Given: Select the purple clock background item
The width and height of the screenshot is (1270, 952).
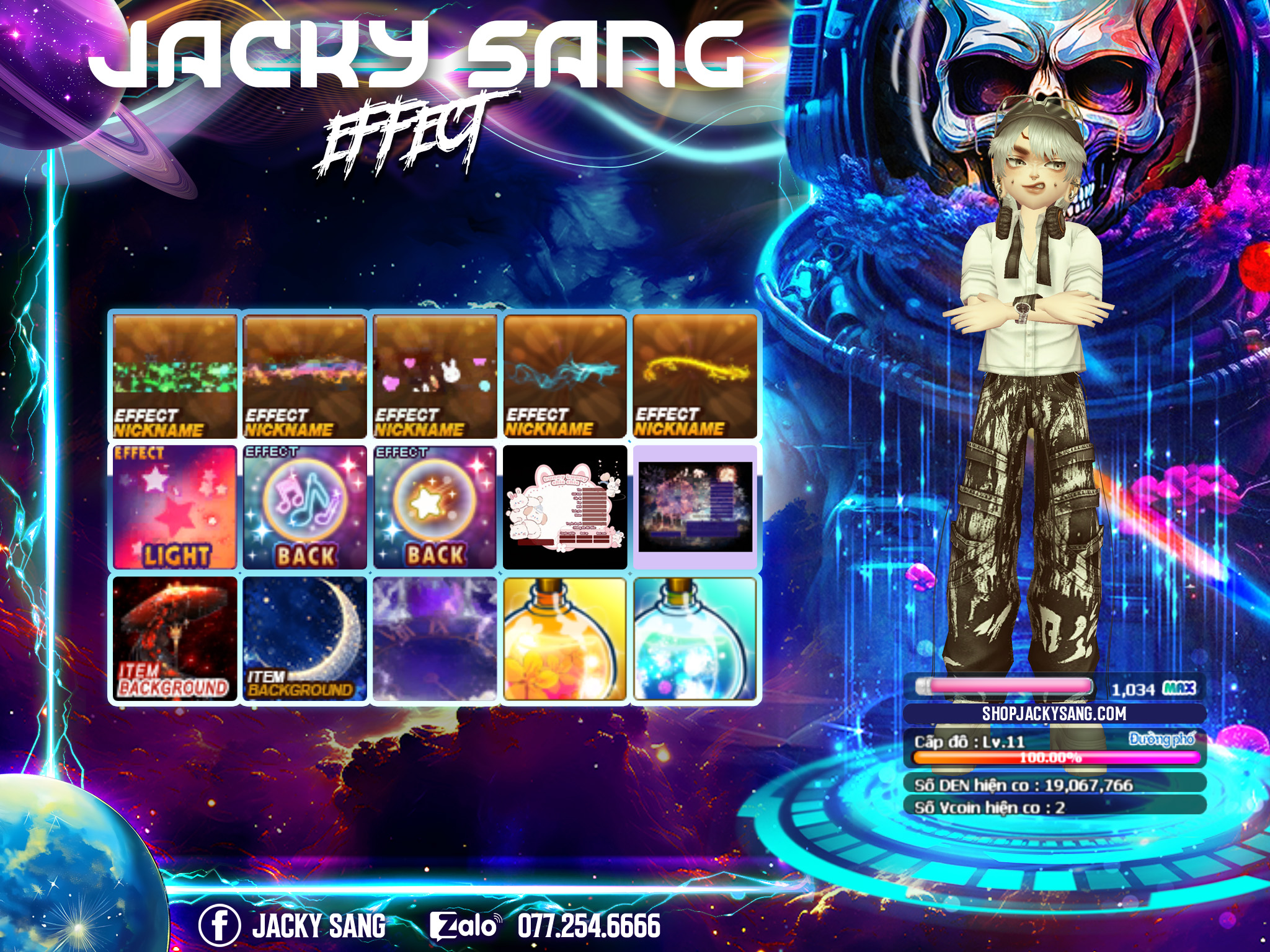Looking at the screenshot, I should click(435, 639).
